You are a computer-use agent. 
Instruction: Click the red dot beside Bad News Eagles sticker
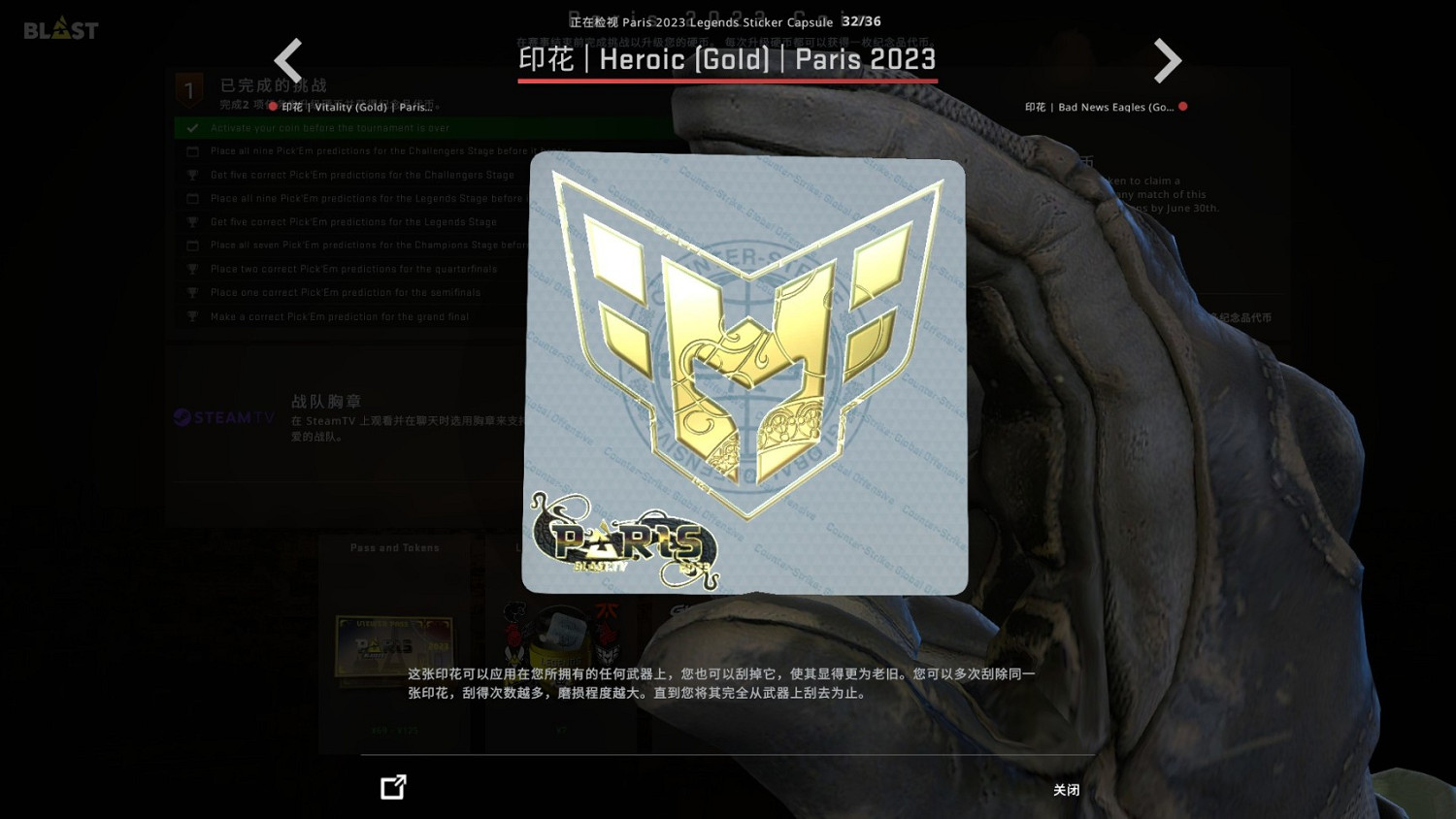click(x=1182, y=107)
